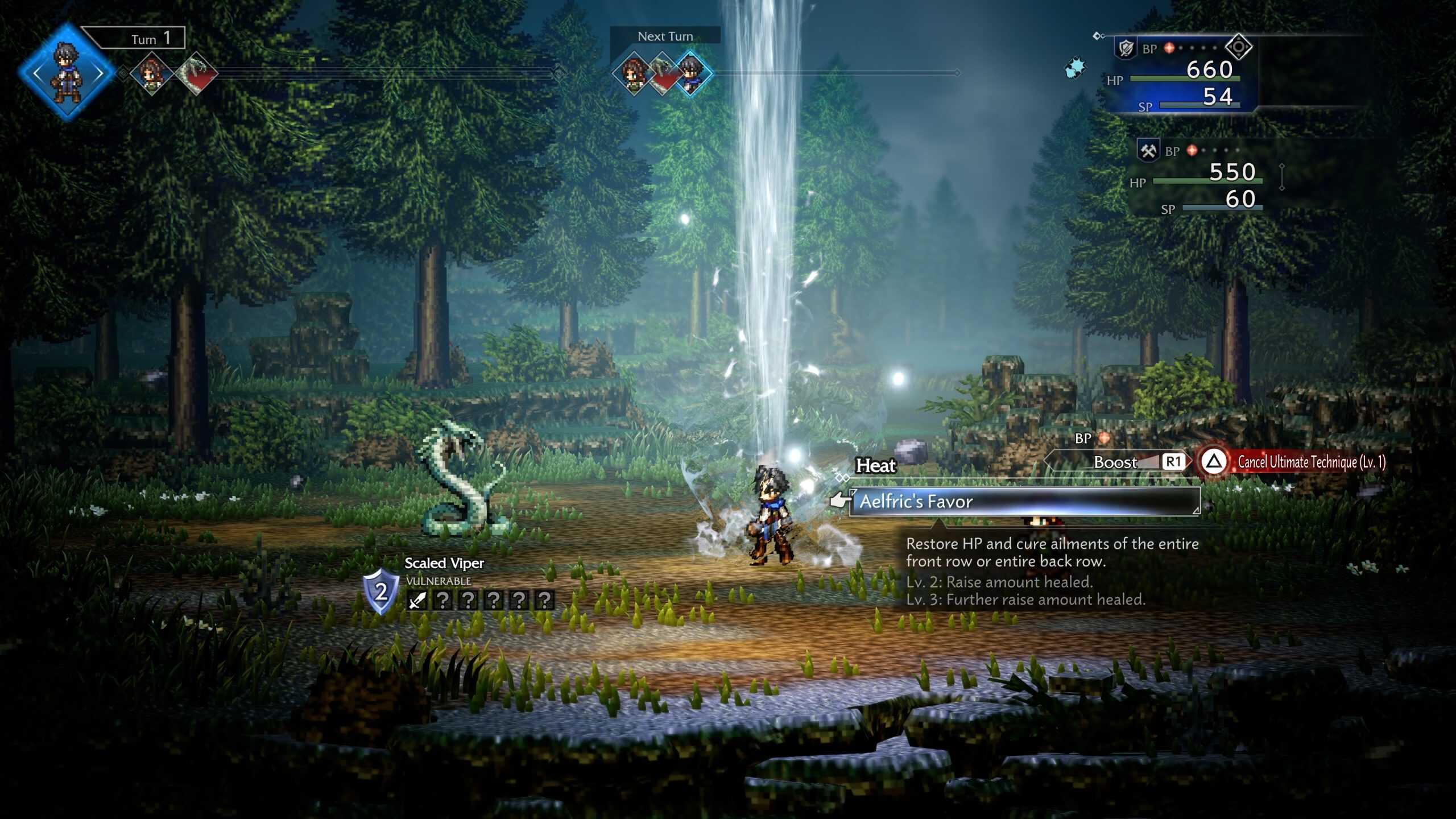
Task: Select the blue-scarf hero portrait under Next Turn
Action: click(x=692, y=73)
